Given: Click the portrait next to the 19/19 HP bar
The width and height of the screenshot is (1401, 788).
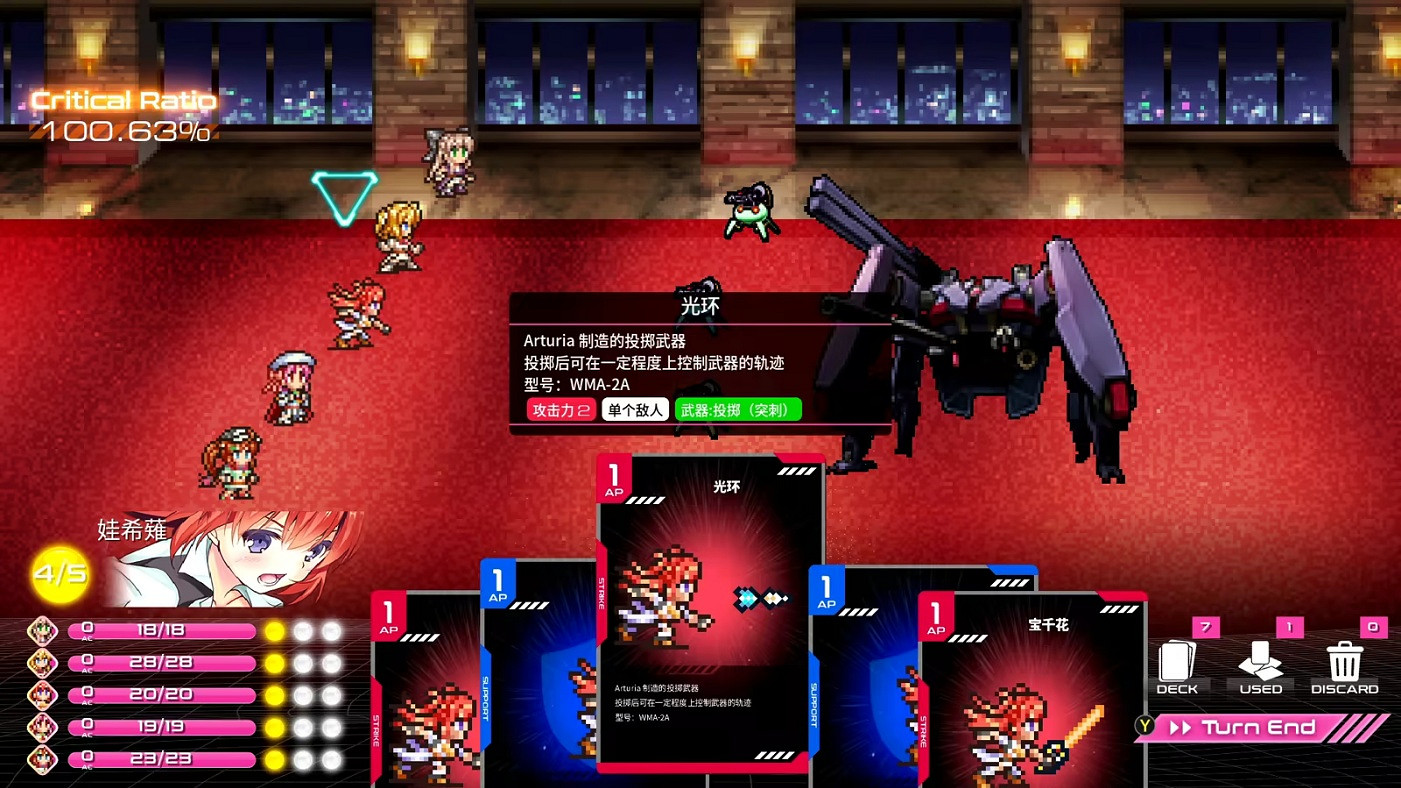Looking at the screenshot, I should click(42, 726).
